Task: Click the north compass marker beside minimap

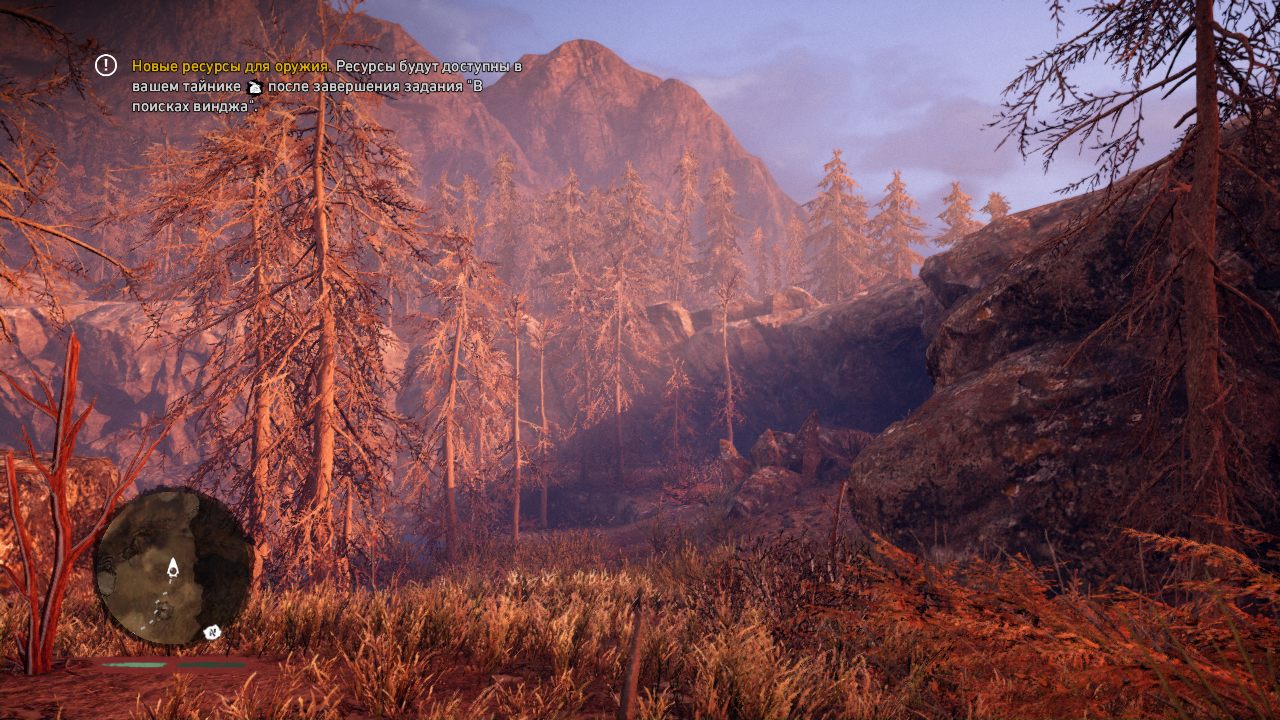Action: point(212,632)
